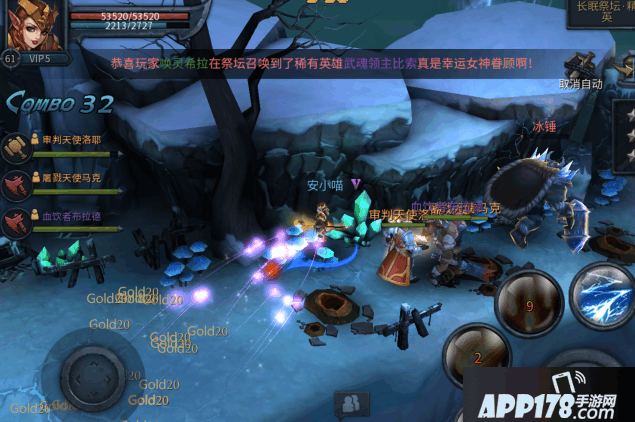This screenshot has width=635, height=422.
Task: Open the hero portrait at top left
Action: [33, 25]
